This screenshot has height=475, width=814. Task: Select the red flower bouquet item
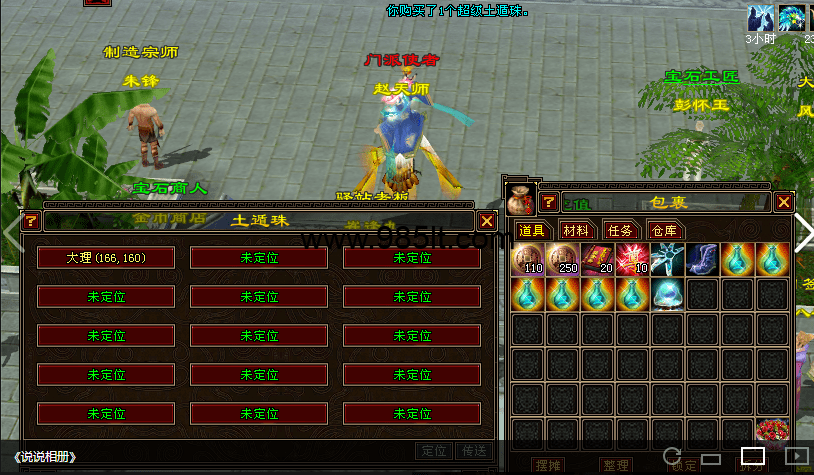[772, 433]
